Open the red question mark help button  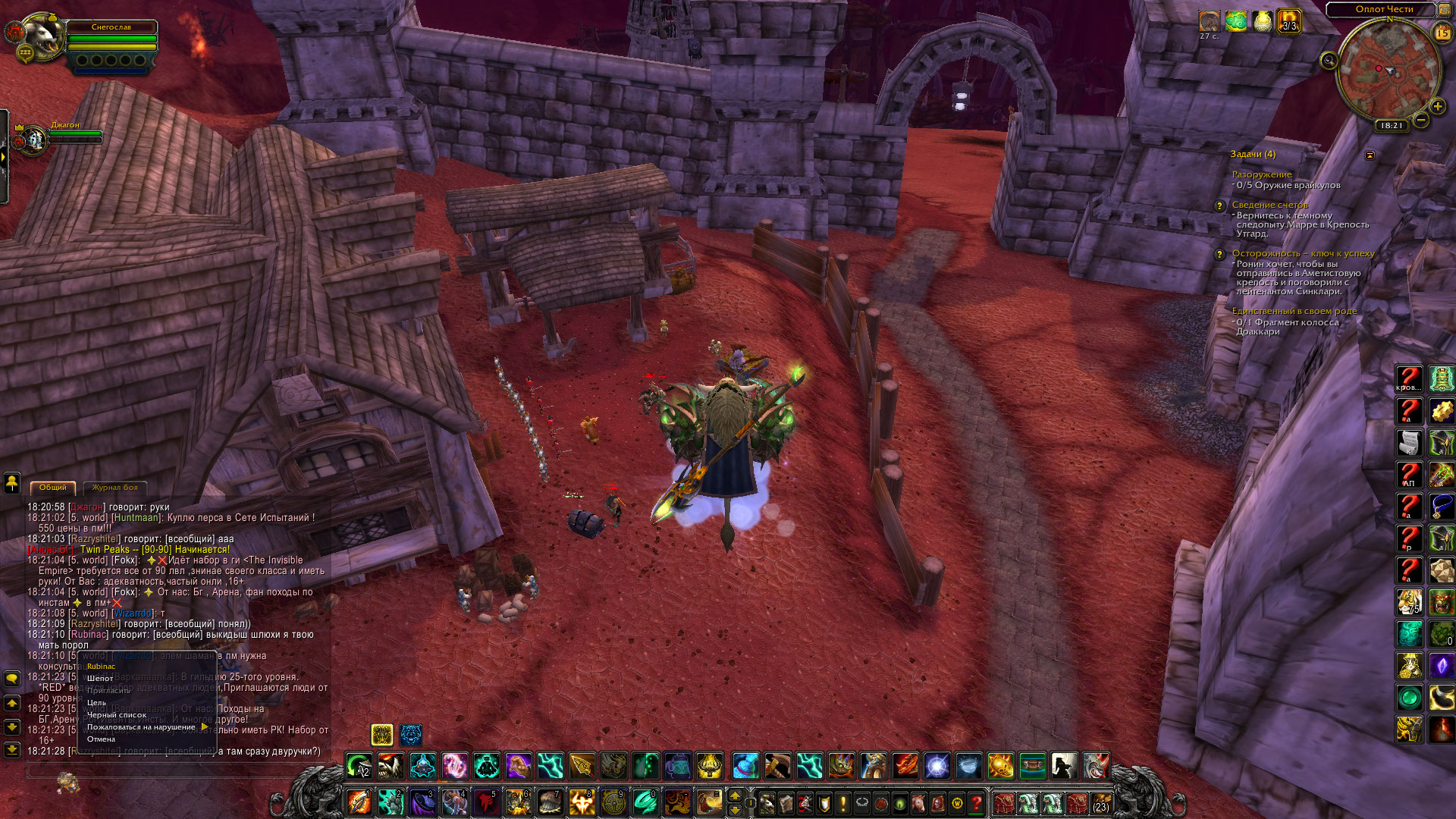coord(977,802)
